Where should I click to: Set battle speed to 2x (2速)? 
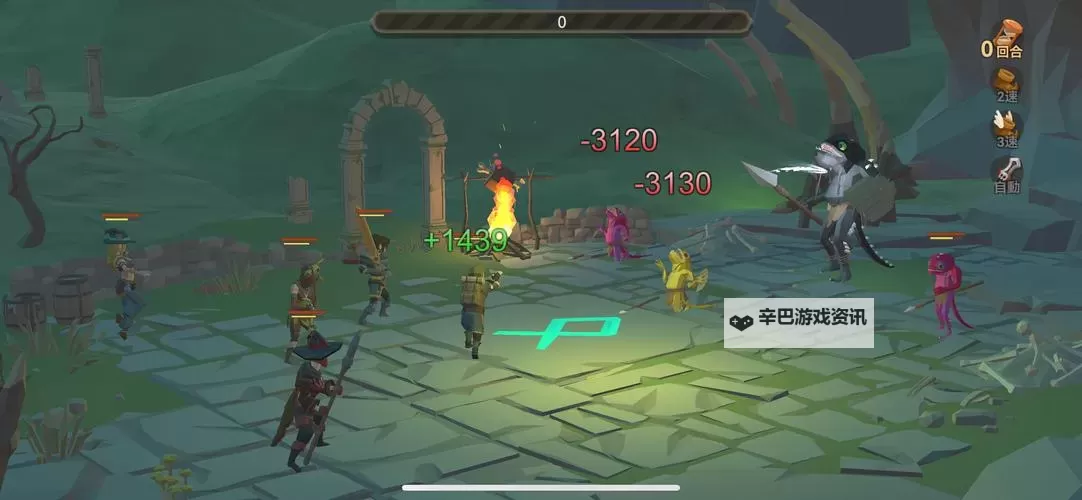[x=1006, y=83]
